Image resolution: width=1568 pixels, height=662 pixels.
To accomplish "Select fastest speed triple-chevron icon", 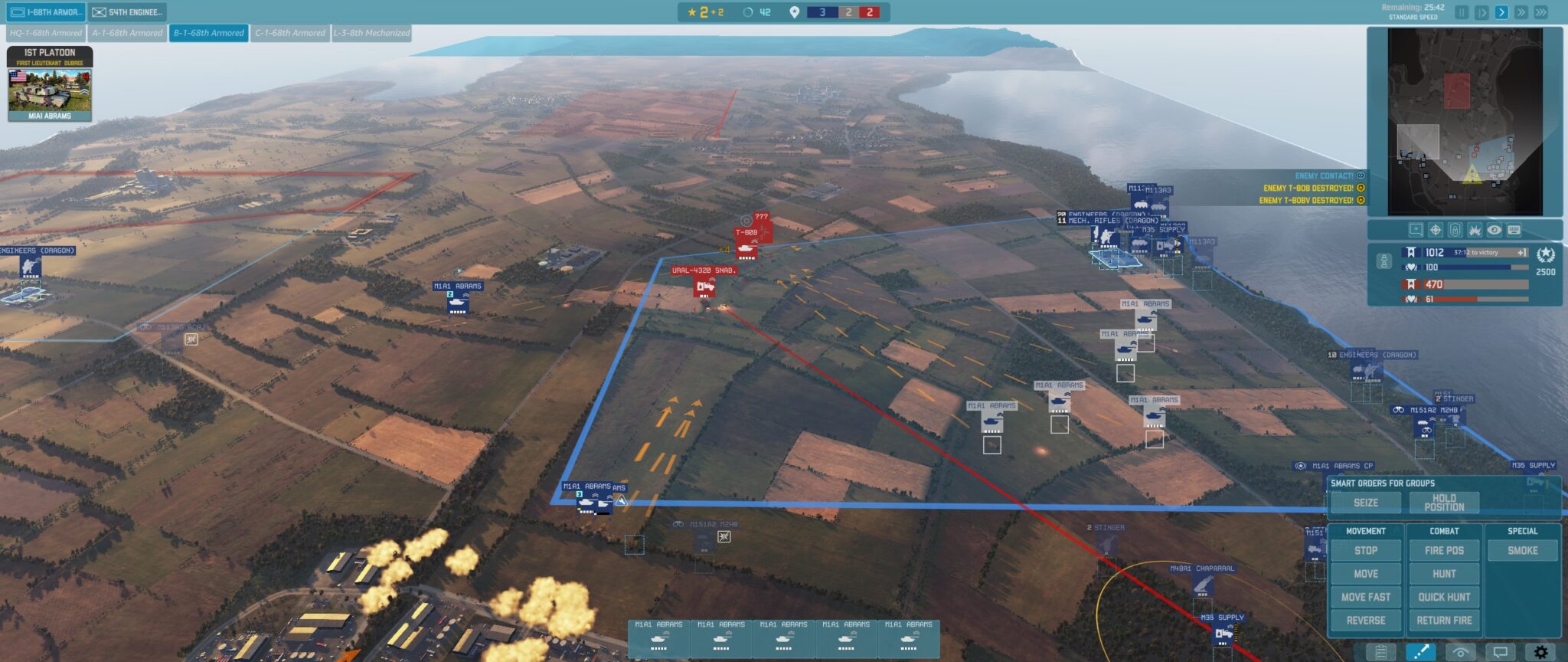I will [x=1541, y=13].
